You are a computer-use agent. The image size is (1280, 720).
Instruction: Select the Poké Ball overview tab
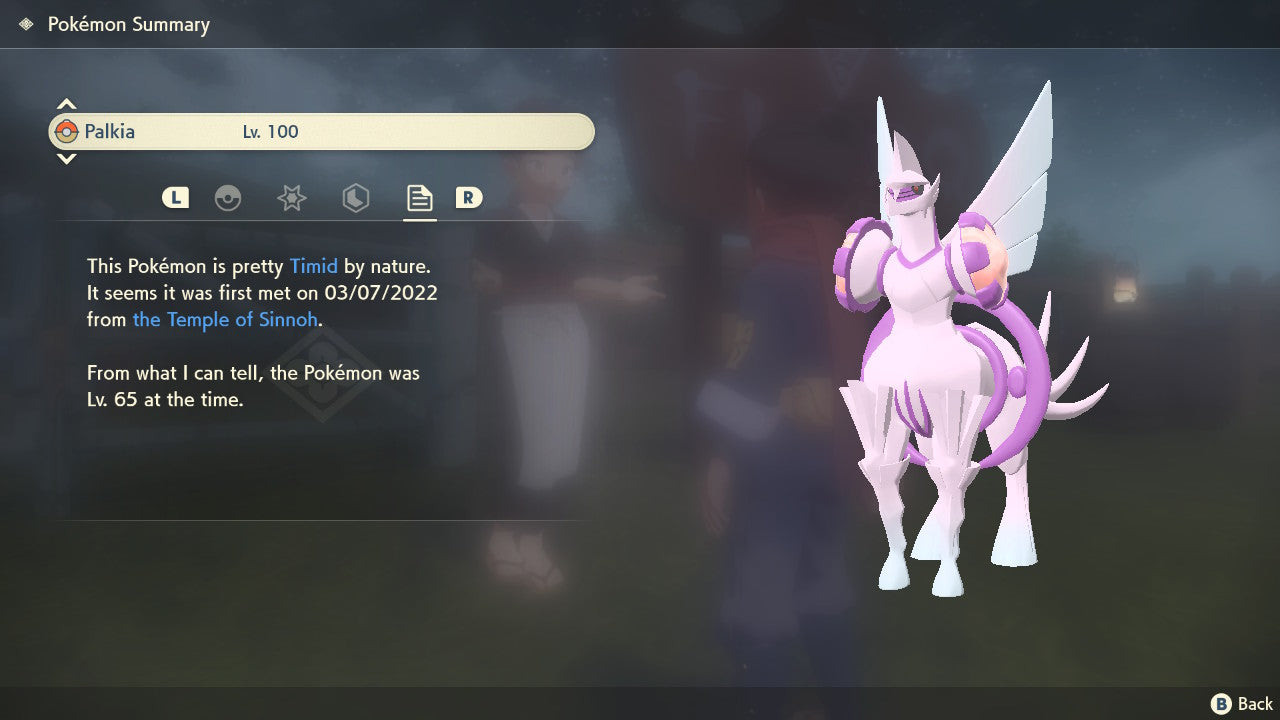229,198
